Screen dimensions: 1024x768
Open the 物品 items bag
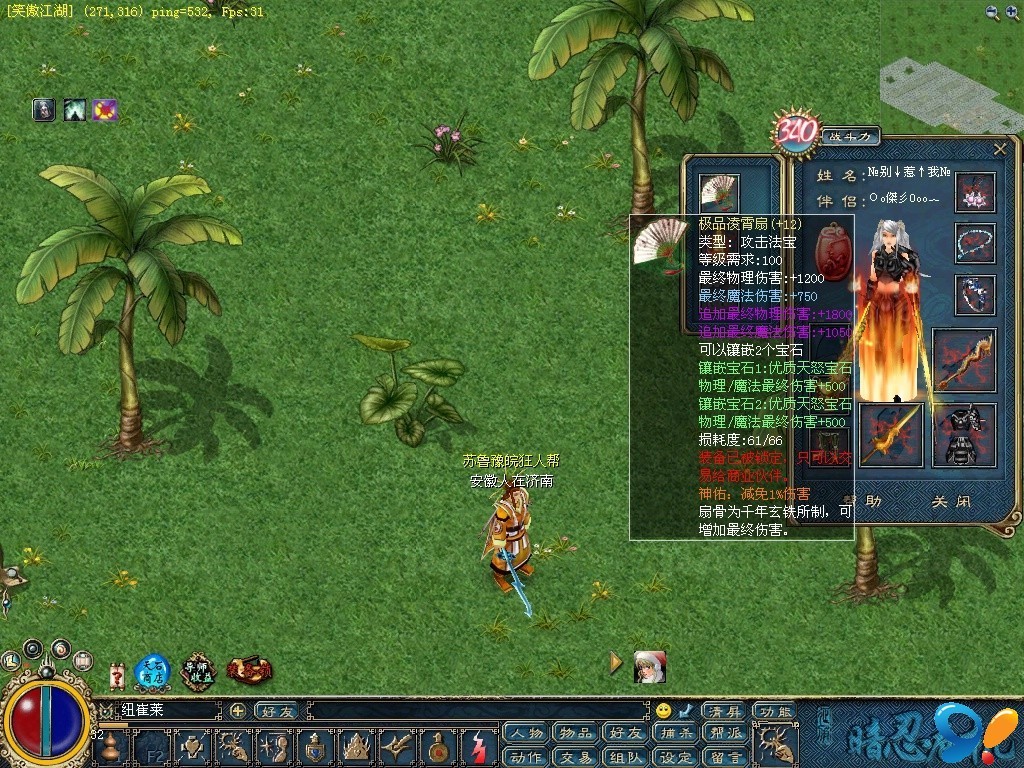pos(576,735)
